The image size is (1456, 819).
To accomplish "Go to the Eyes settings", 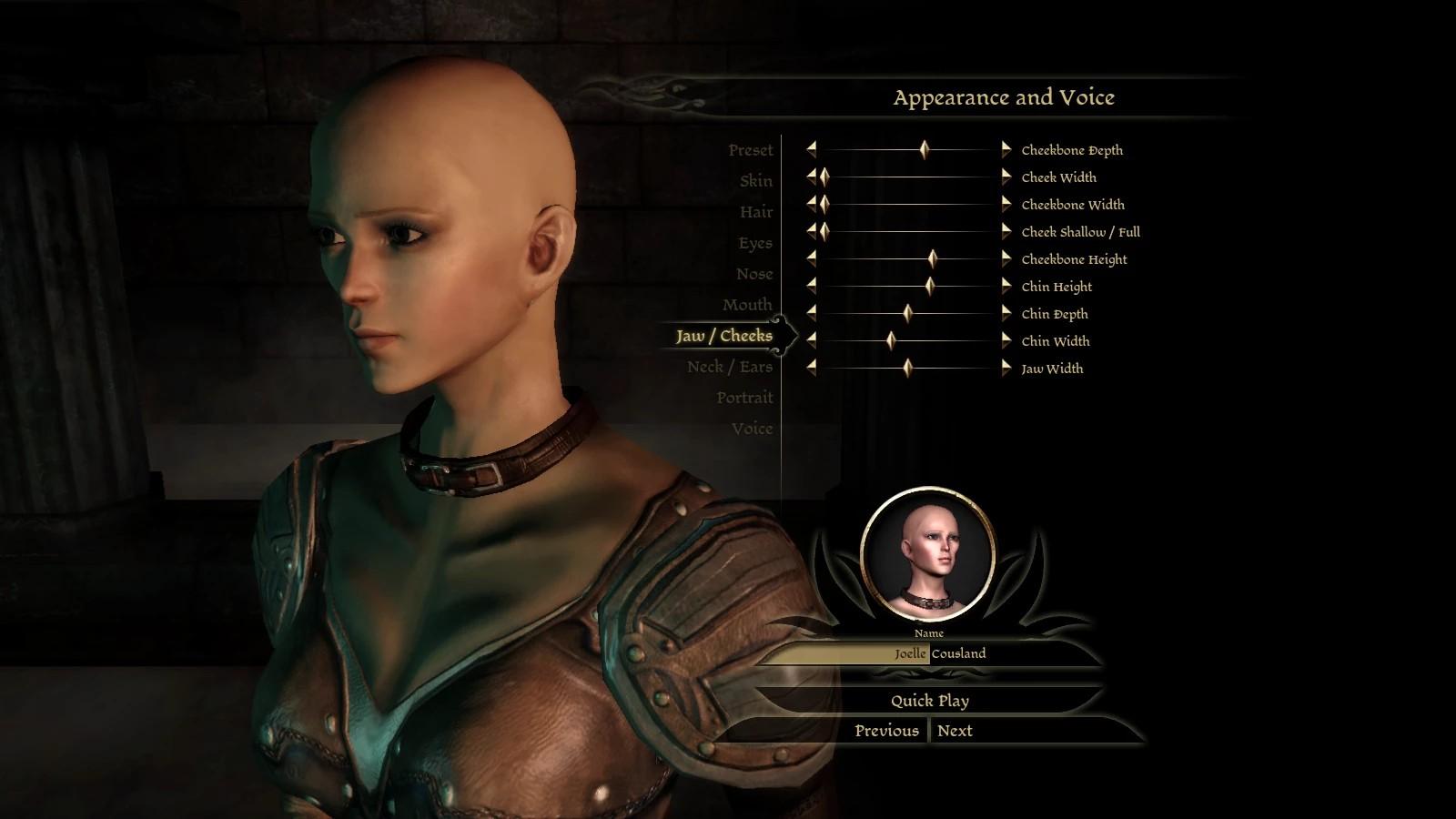I will click(x=754, y=243).
